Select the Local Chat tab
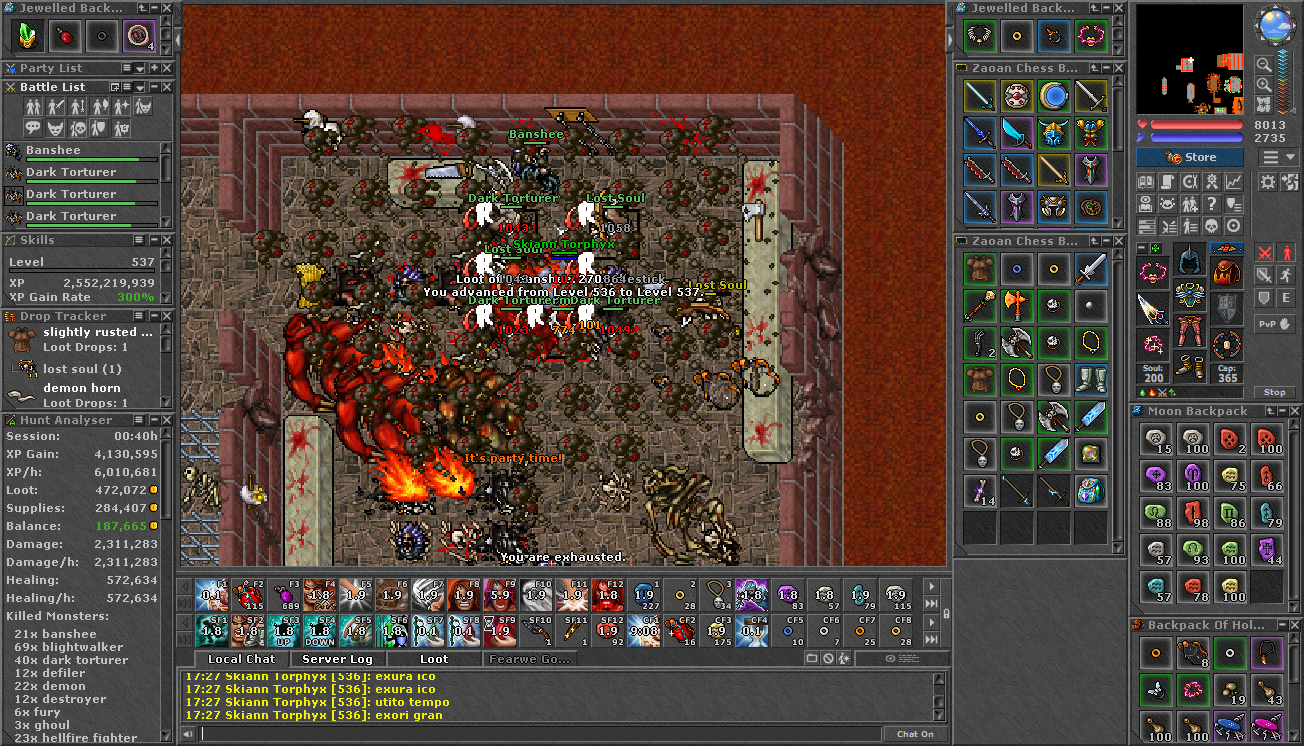The width and height of the screenshot is (1304, 746). tap(241, 659)
